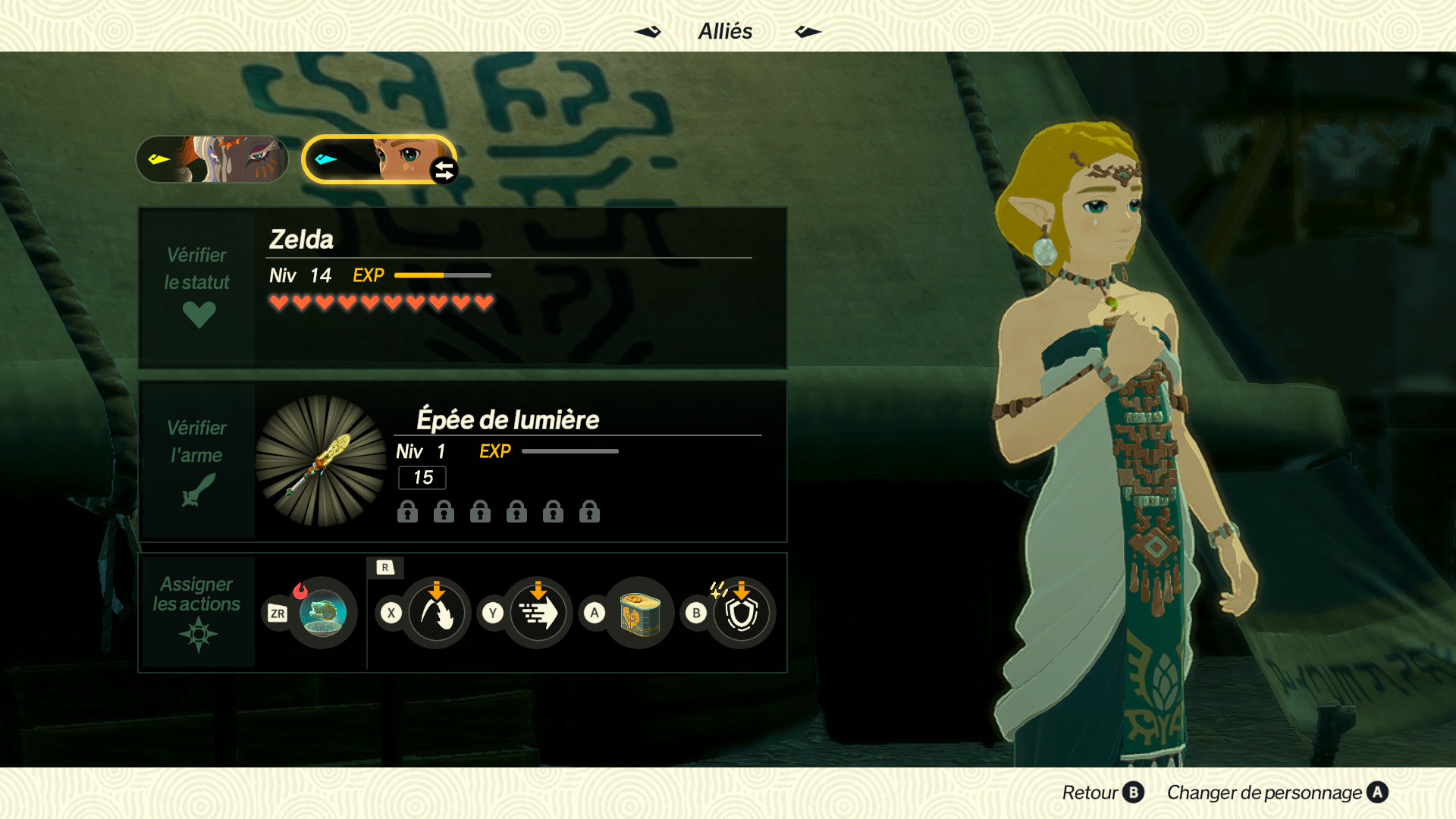This screenshot has width=1456, height=819.
Task: Click Changer de personnage
Action: 1277,792
